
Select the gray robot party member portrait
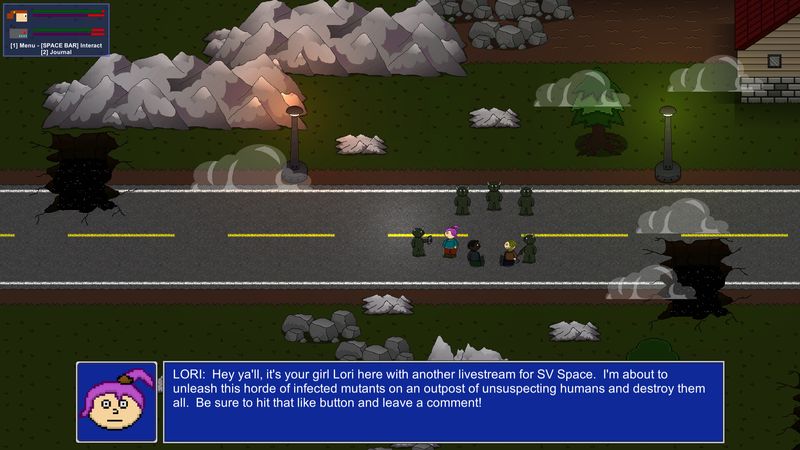[19, 33]
